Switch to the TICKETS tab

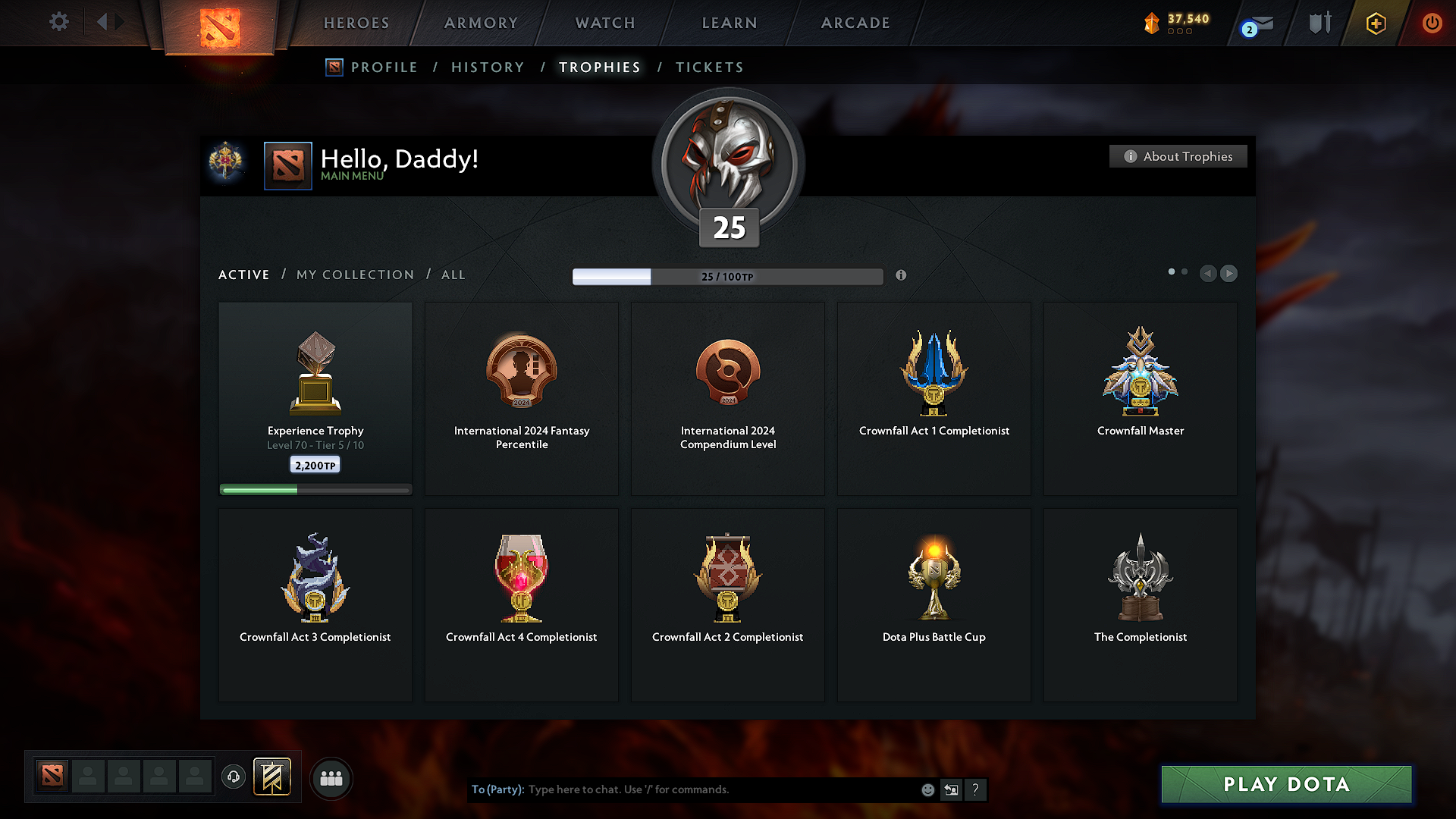[709, 67]
